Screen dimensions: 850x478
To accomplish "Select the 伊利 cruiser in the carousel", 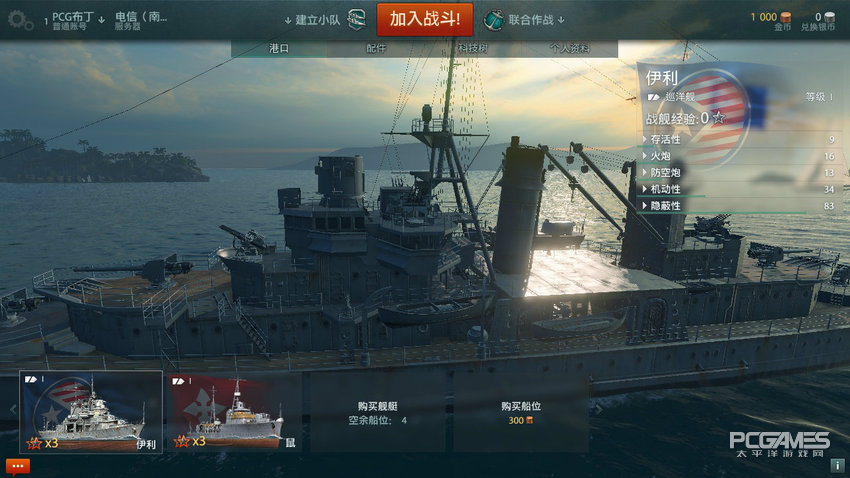I will 91,412.
